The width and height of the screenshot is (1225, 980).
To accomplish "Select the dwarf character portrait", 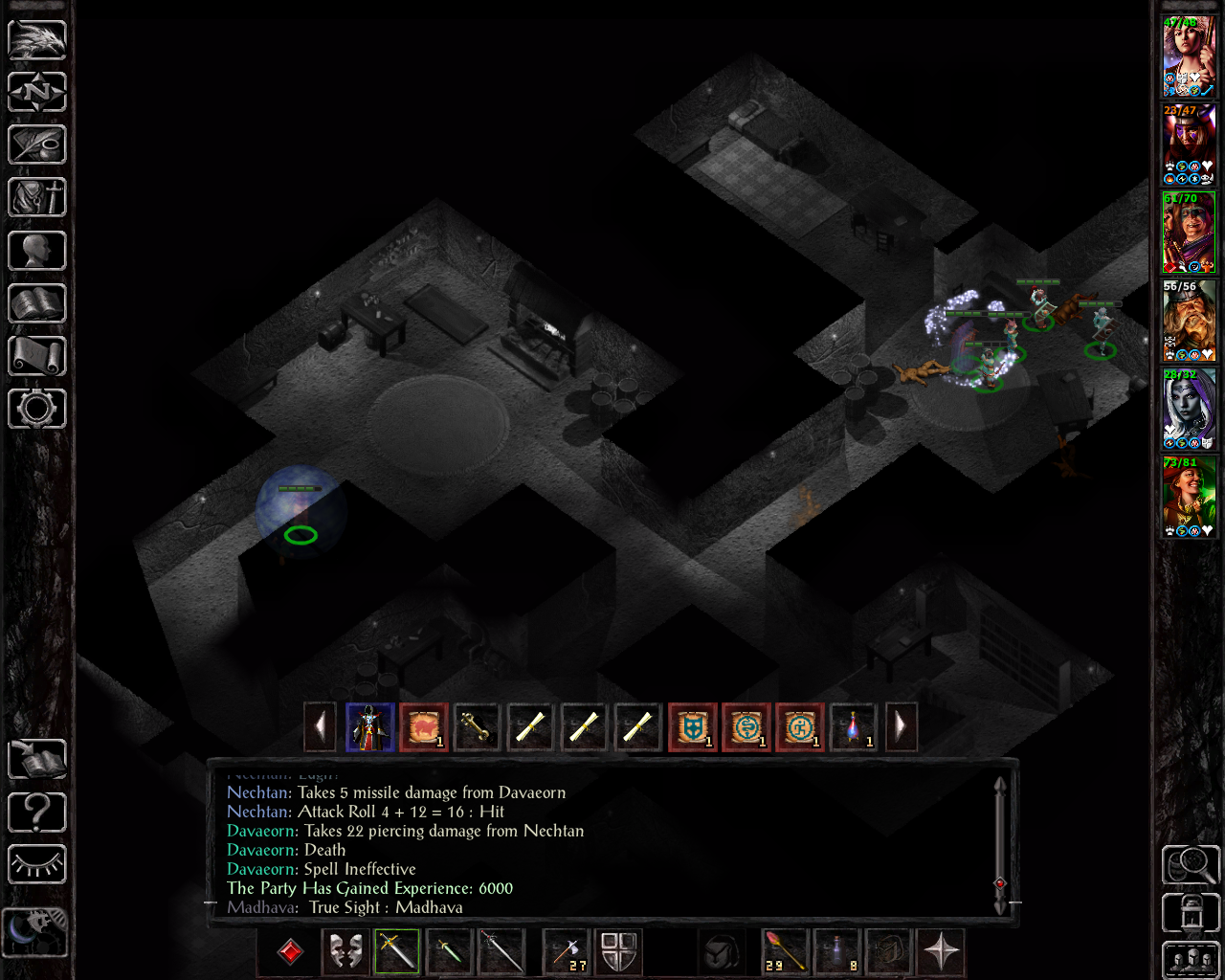I will (x=1189, y=322).
